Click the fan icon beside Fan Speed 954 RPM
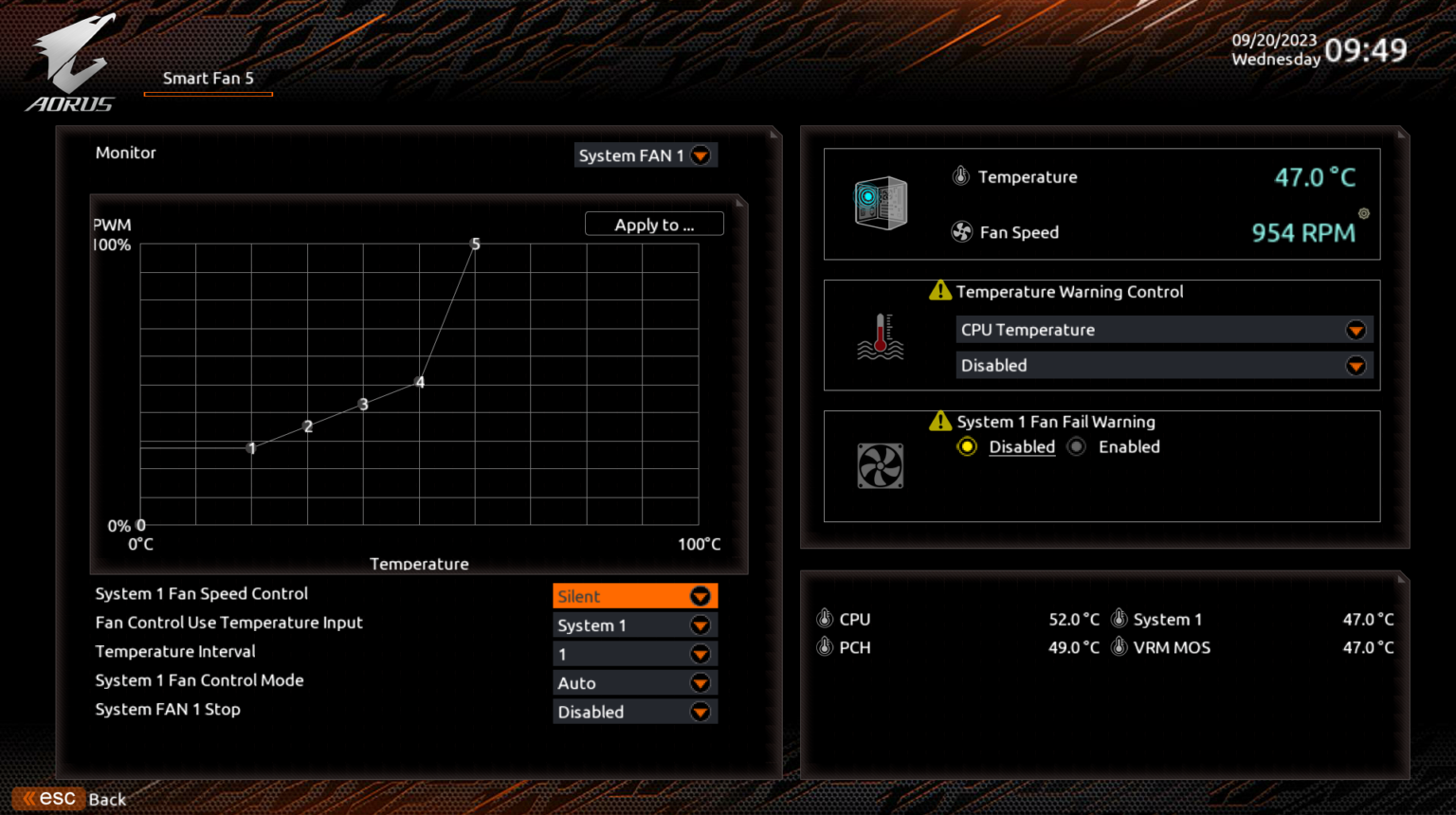 (x=960, y=232)
